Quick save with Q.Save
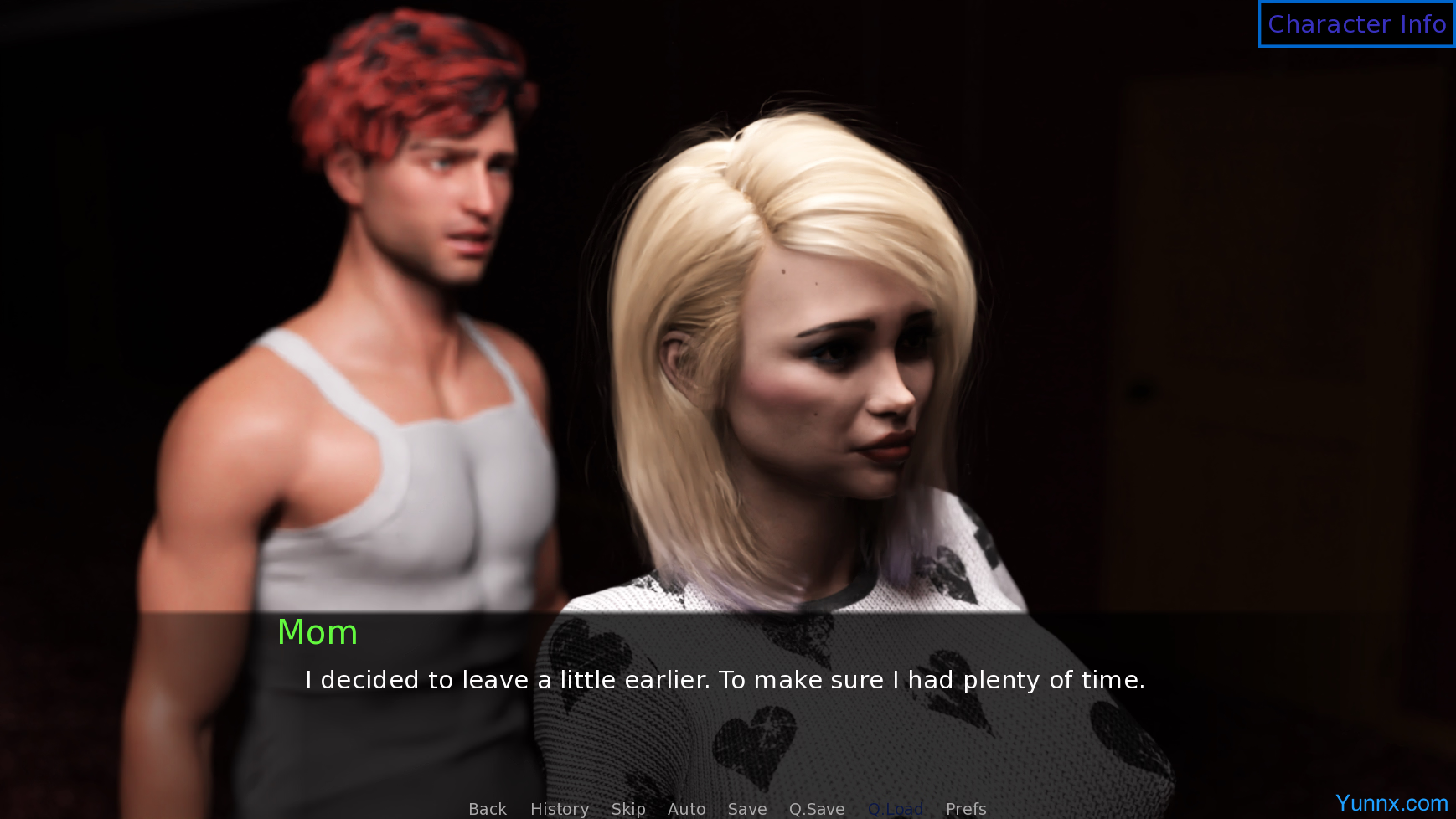1456x819 pixels. pos(817,809)
